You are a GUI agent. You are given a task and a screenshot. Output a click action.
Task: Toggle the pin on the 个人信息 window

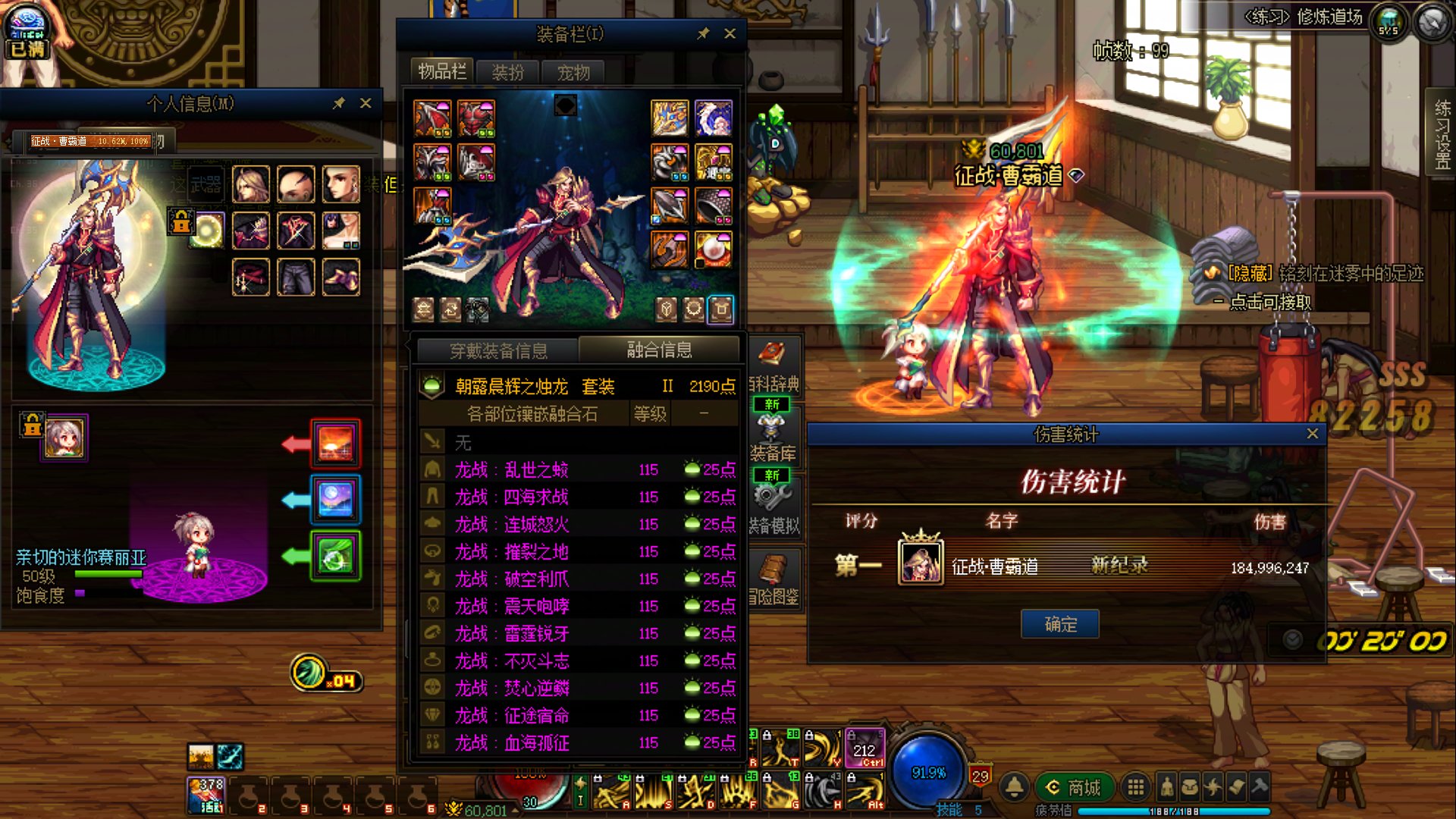point(340,105)
